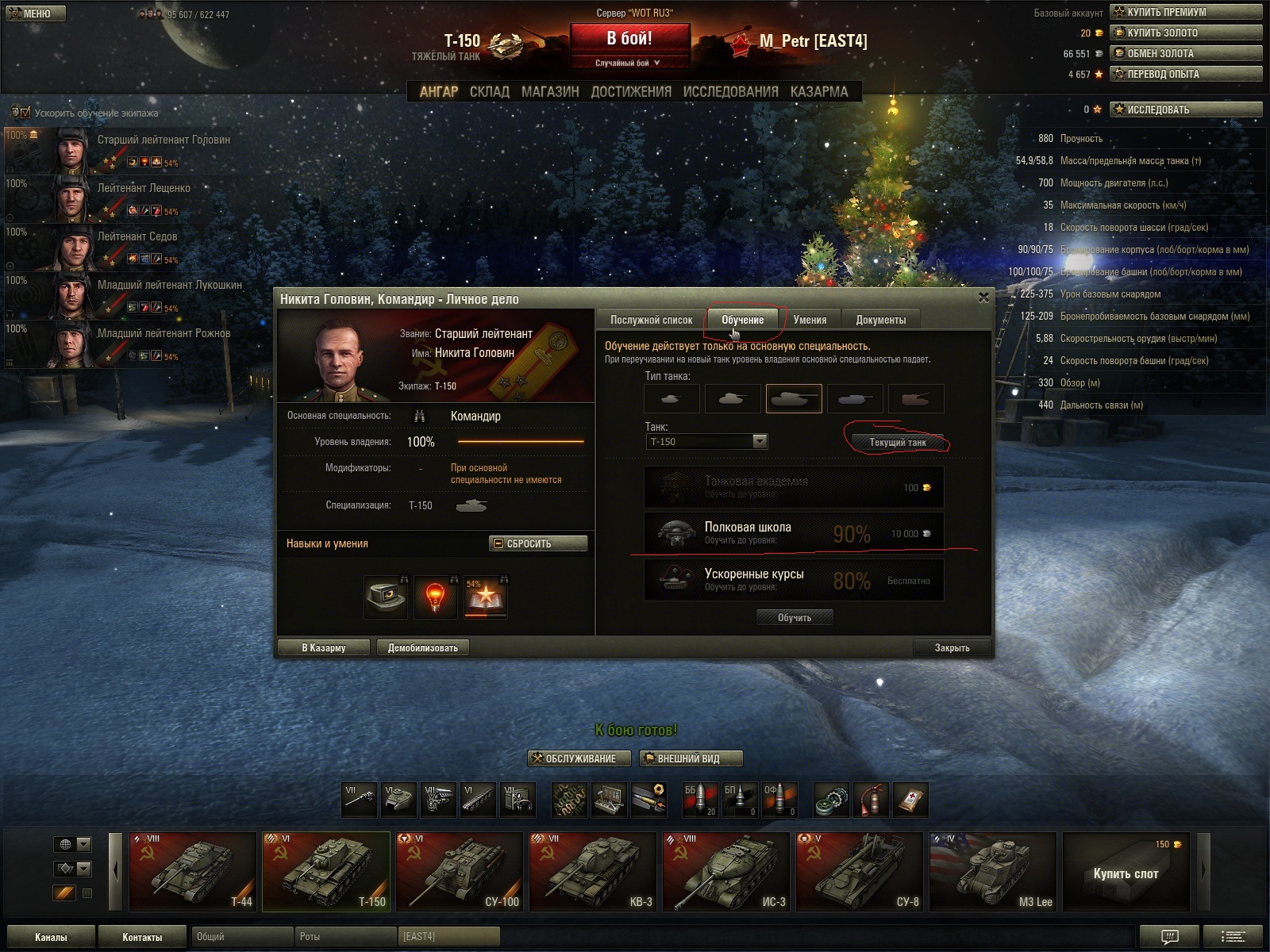Close the personal file with Закрыть

tap(952, 647)
